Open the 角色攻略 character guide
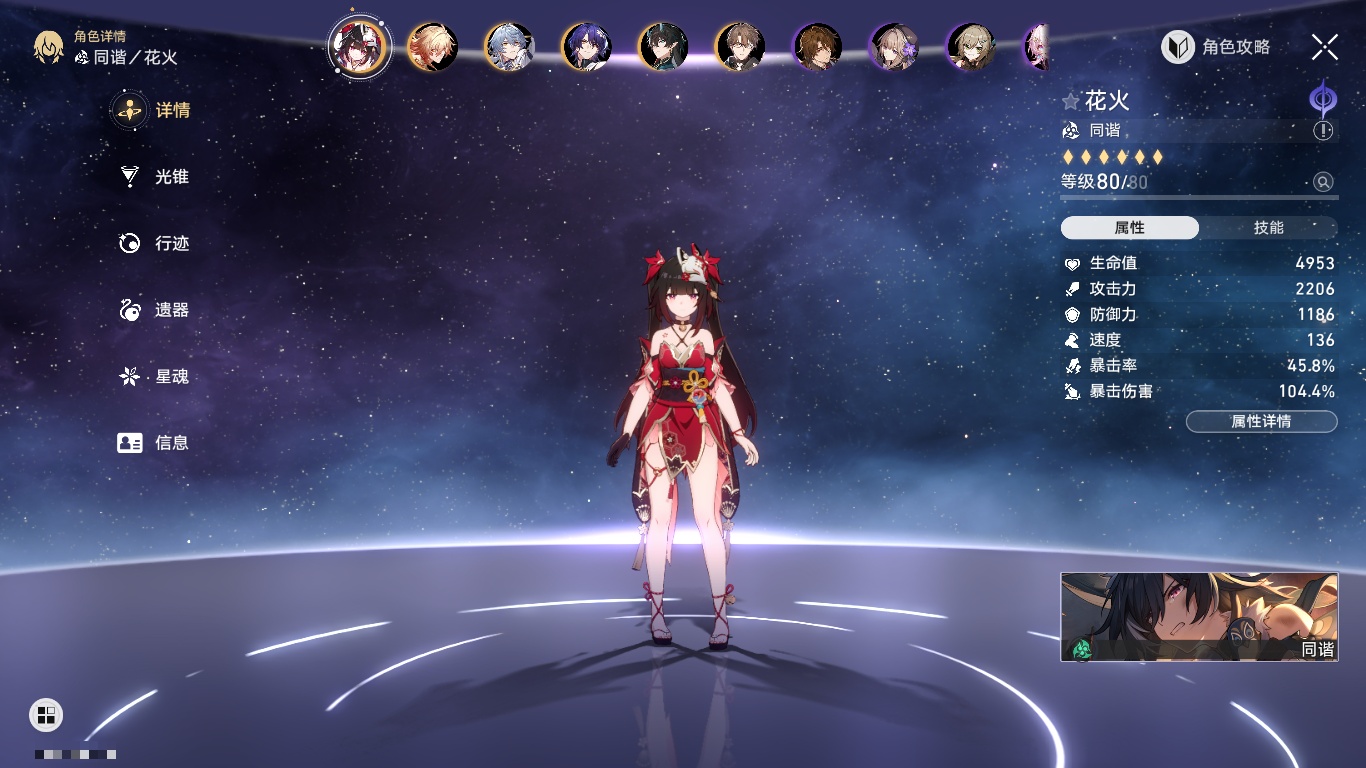 pos(1216,47)
